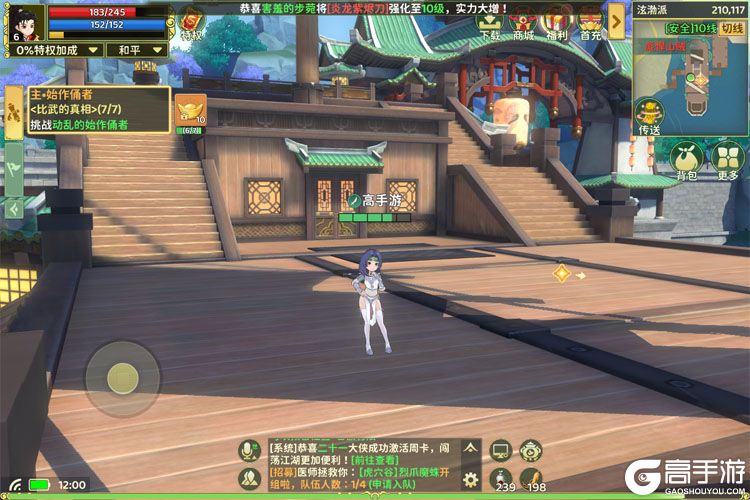
Task: Activate the 传送 teleport button
Action: point(649,116)
